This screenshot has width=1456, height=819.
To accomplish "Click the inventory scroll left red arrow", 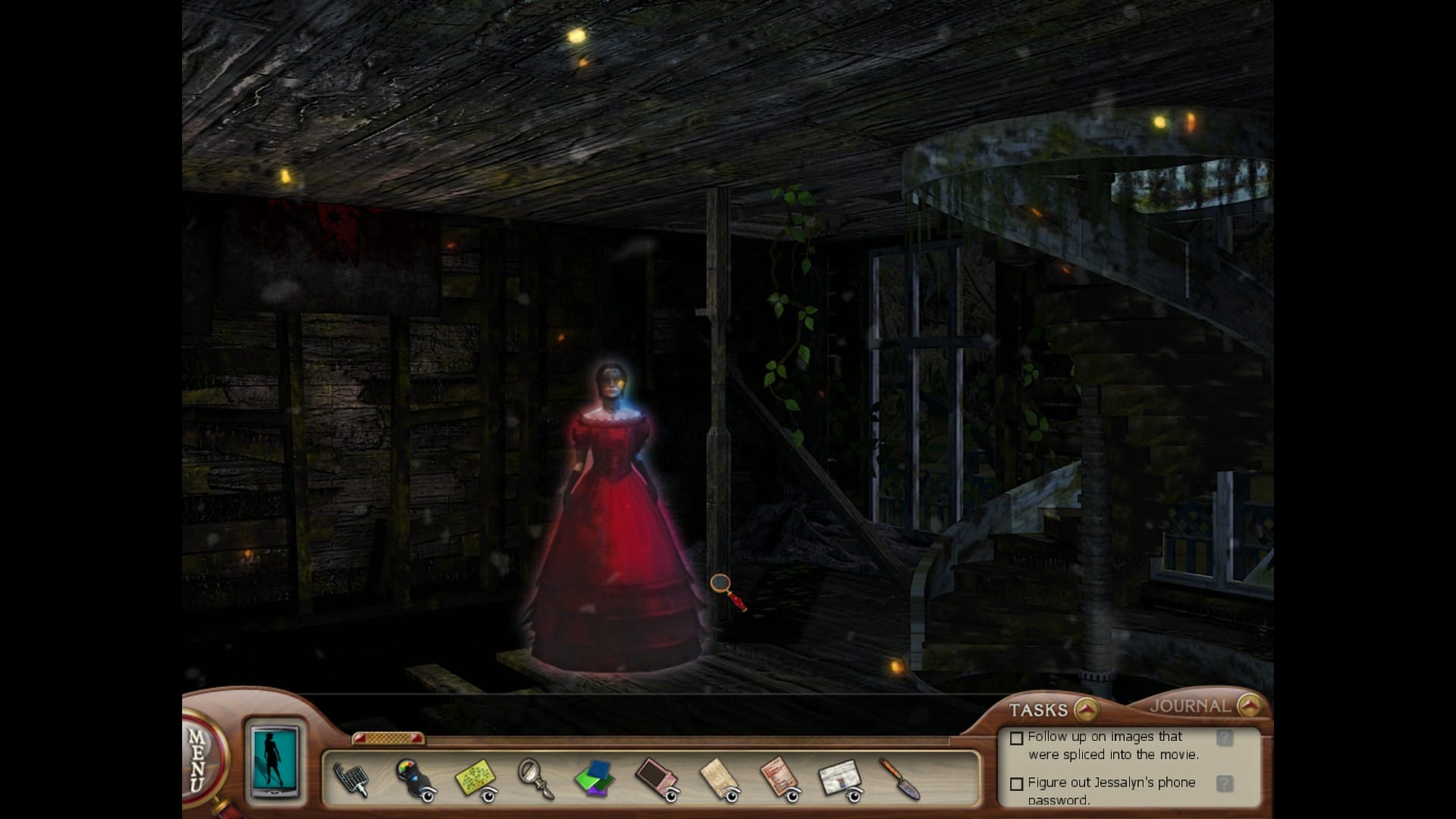I will pos(360,738).
